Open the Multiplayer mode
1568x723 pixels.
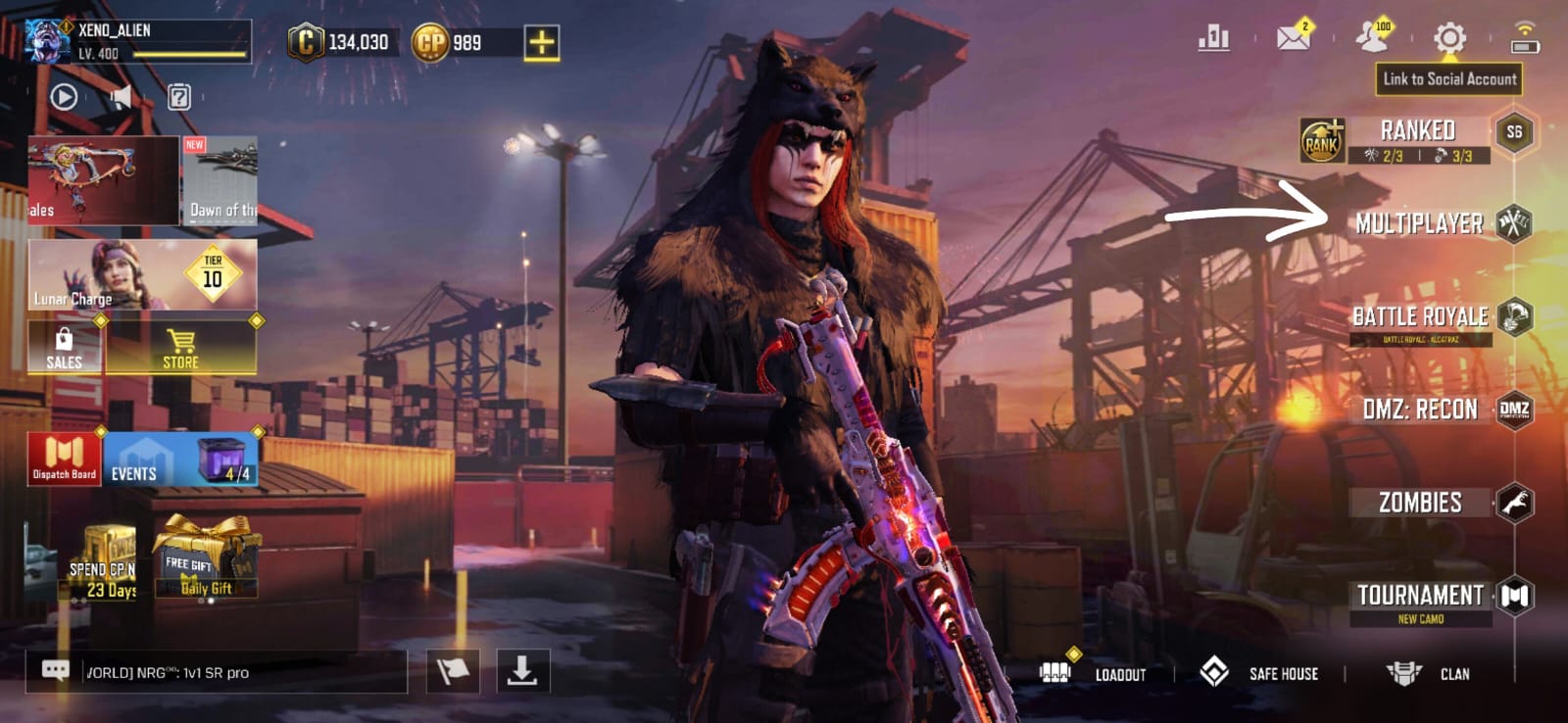point(1420,223)
